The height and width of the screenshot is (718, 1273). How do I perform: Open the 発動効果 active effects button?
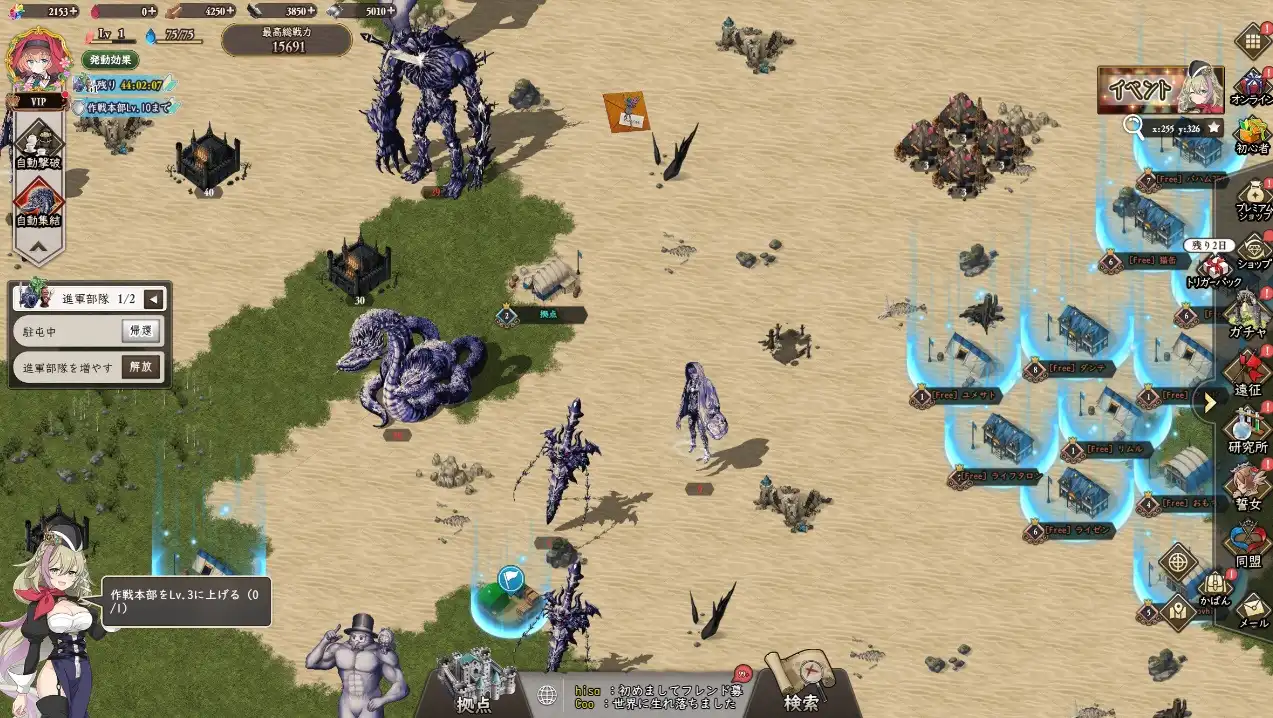click(x=110, y=60)
